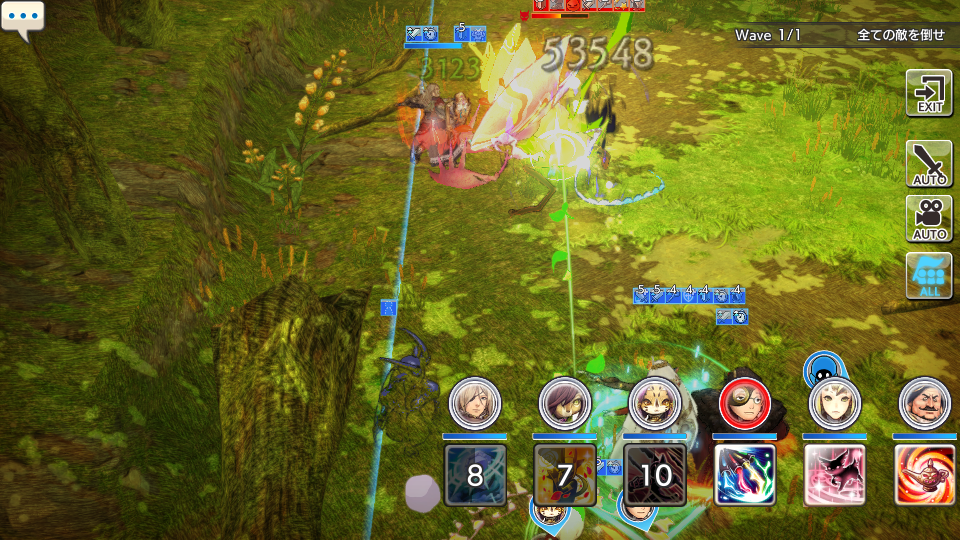Activate the blue ALL skills button
This screenshot has height=540, width=960.
coord(929,276)
